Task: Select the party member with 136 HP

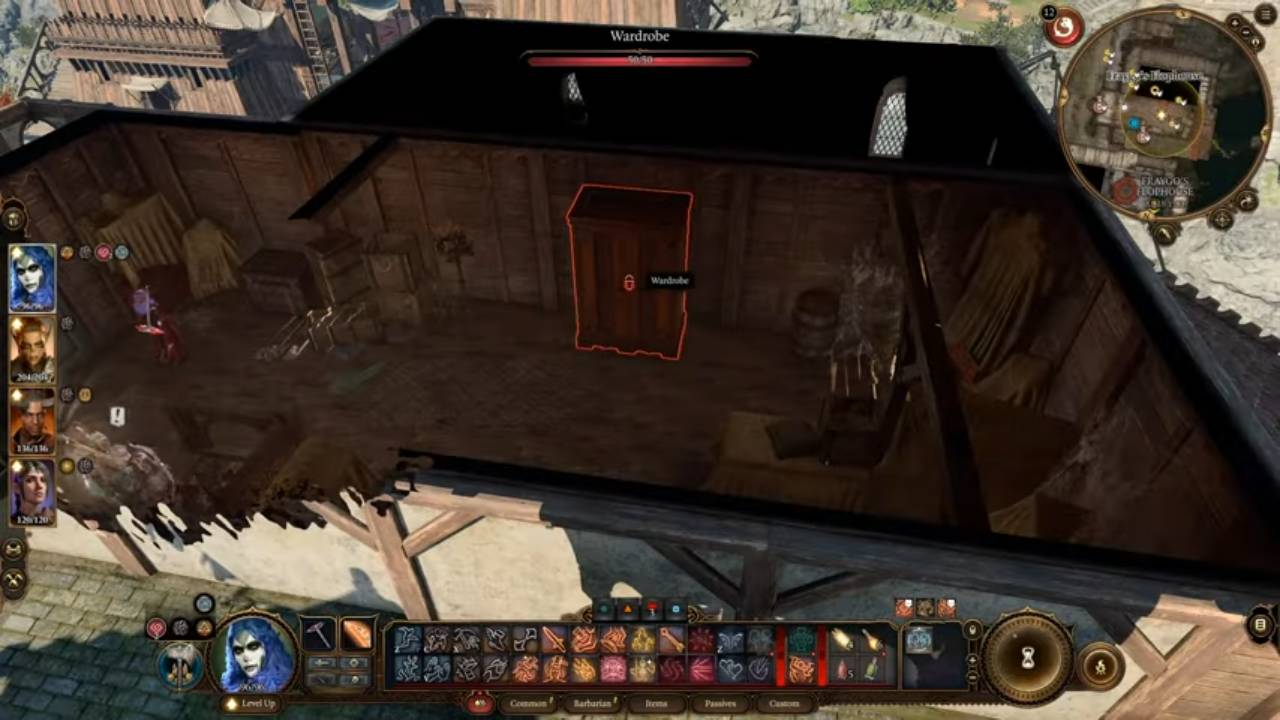Action: 32,421
